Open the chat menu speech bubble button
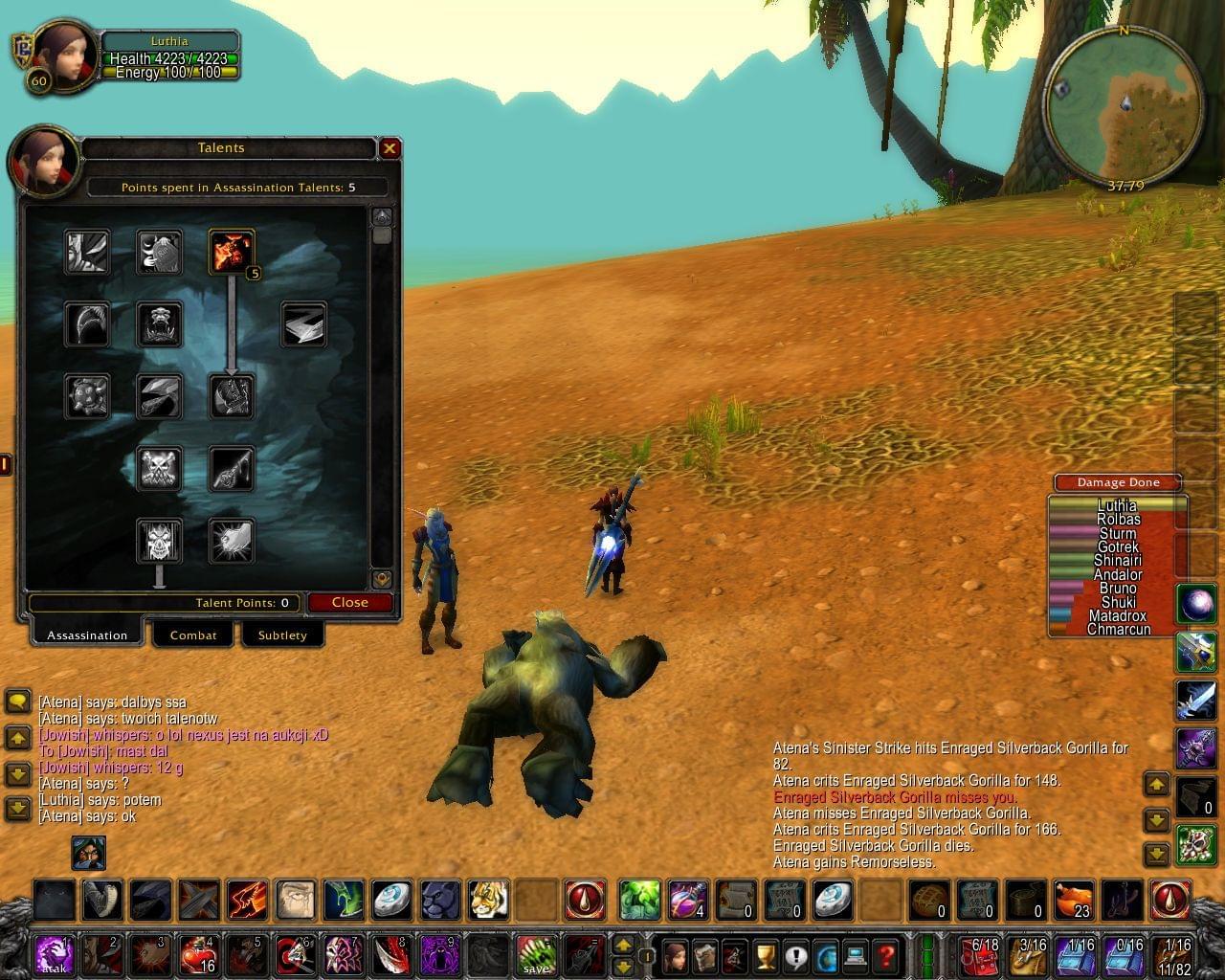 [18, 702]
